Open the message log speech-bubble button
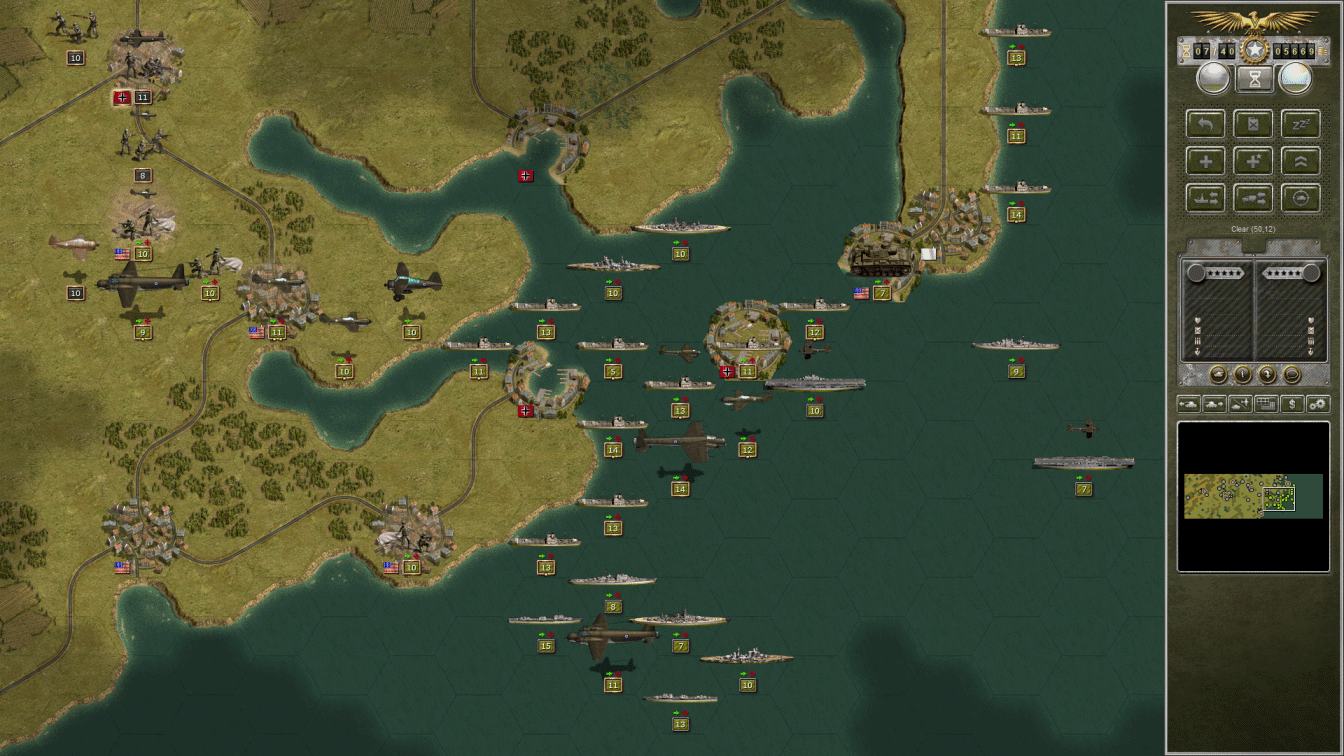Screen dimensions: 1344x756 (x=1292, y=373)
